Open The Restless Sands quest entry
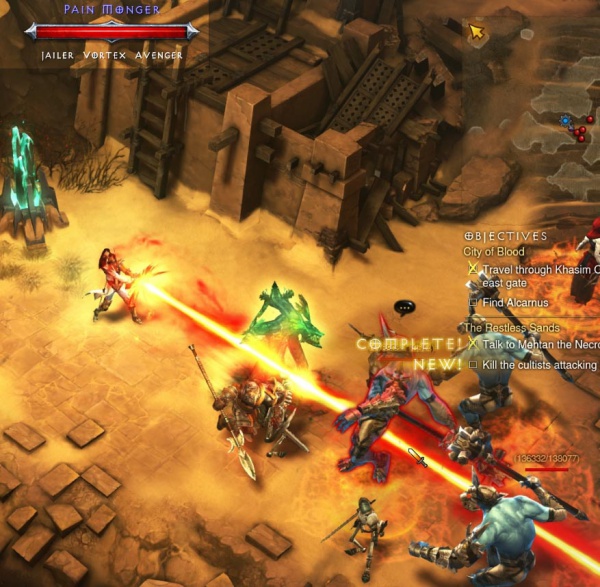This screenshot has height=587, width=600. (511, 328)
